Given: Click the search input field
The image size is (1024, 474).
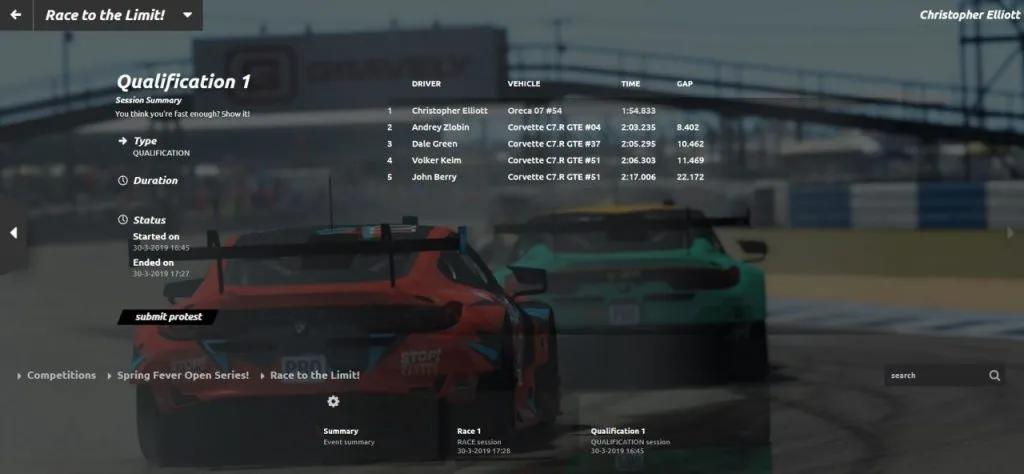Looking at the screenshot, I should 932,376.
